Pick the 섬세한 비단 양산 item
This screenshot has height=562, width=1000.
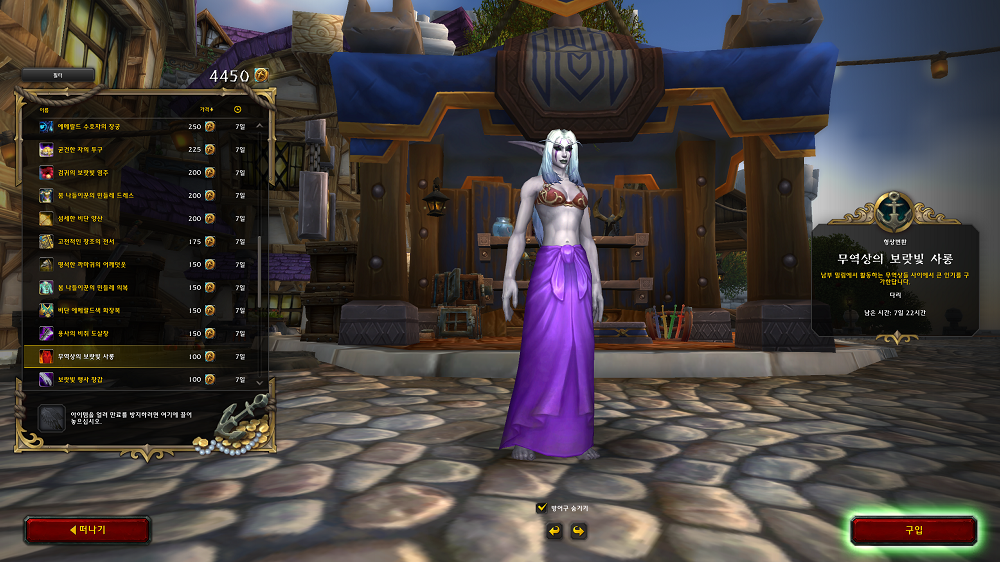tap(140, 219)
